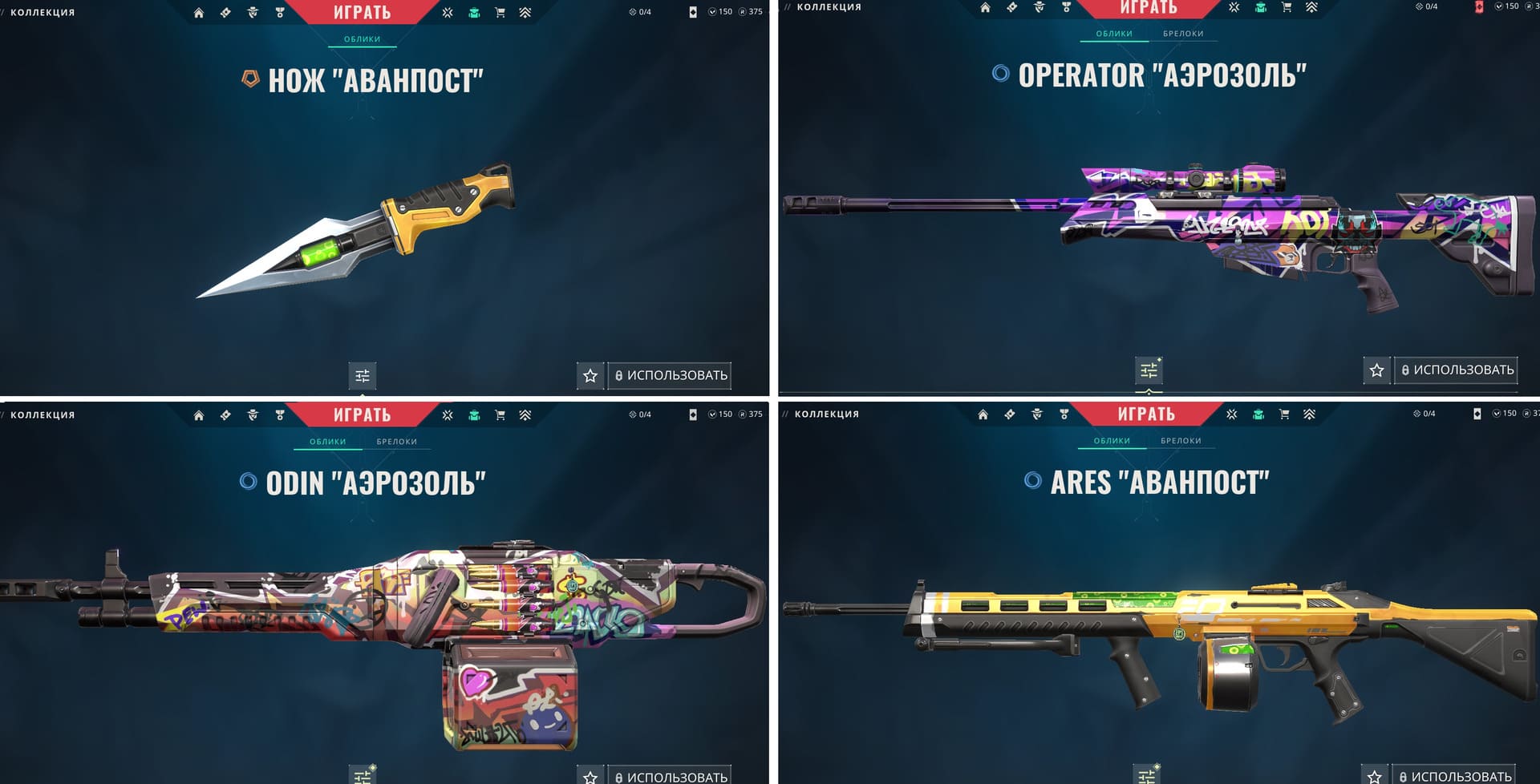Select the ОБЛИКИ tab in the Odin panel

(328, 442)
